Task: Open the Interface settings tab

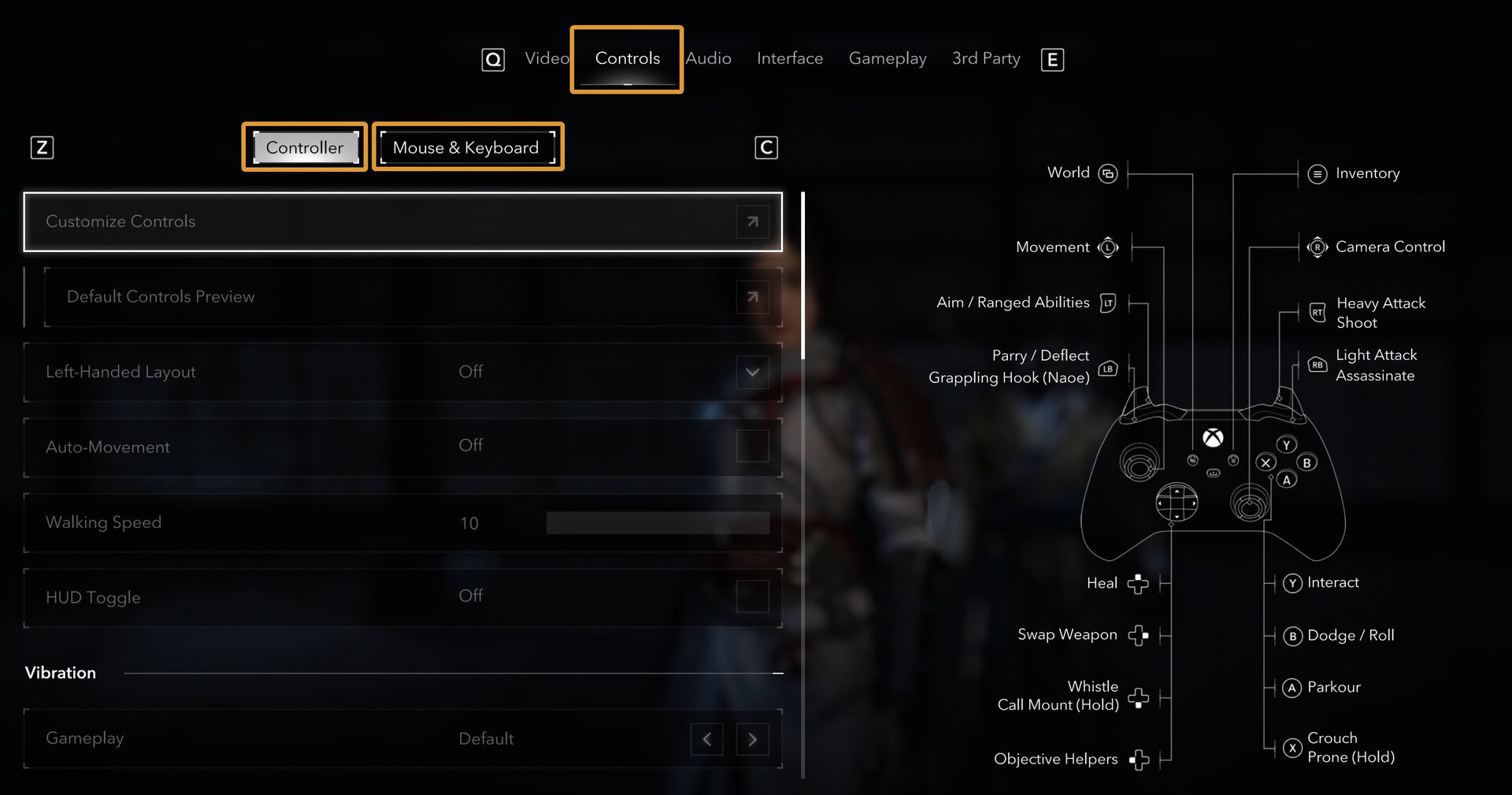Action: (790, 58)
